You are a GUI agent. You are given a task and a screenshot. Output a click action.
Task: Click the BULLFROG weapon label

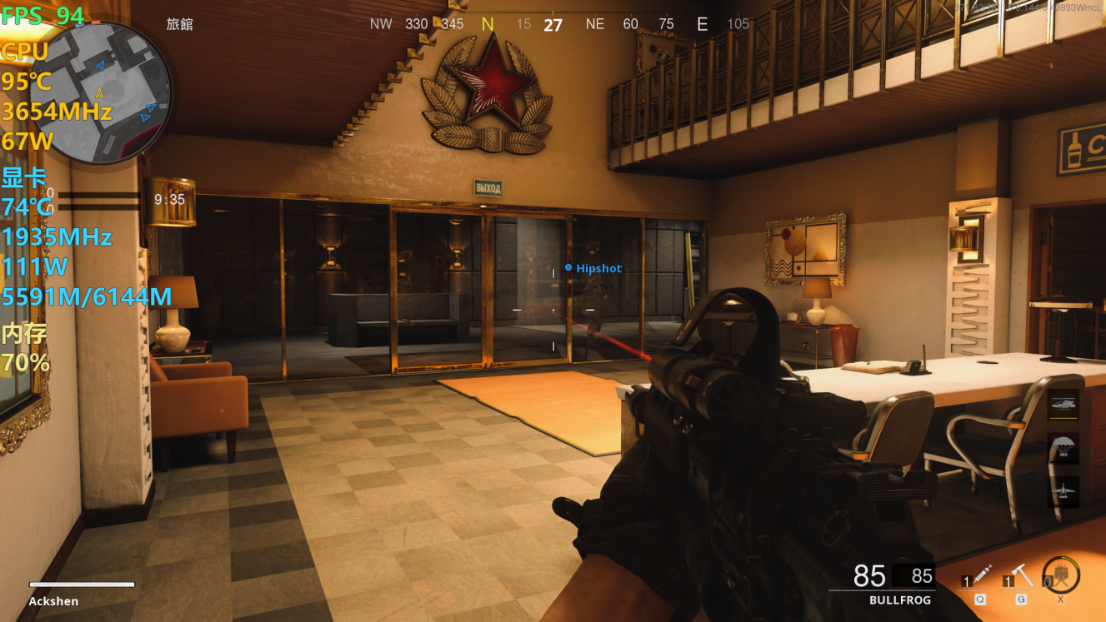coord(899,600)
